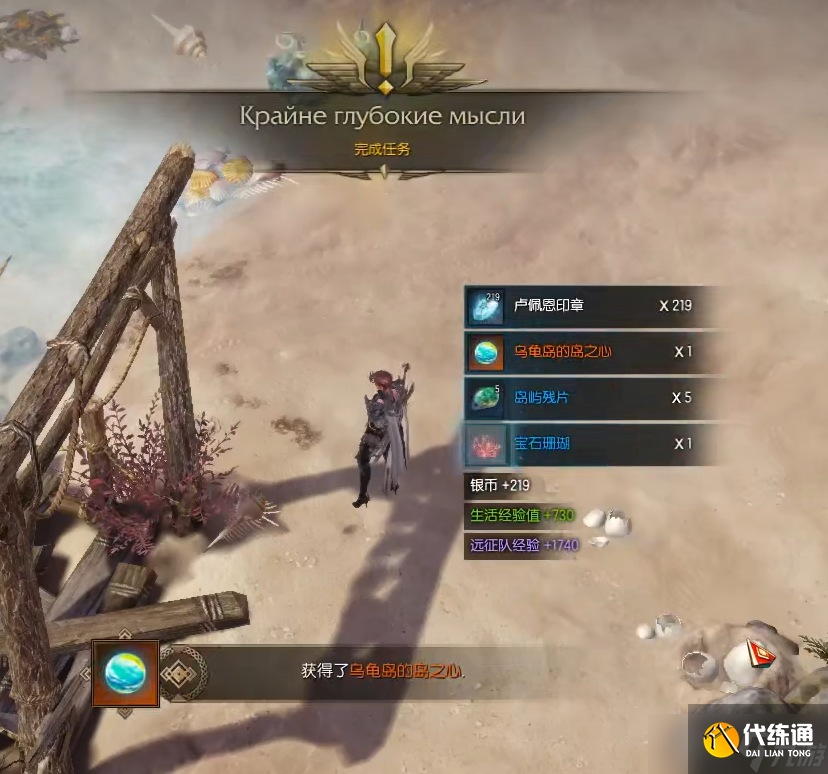Click the 宝石珊瑚 reward entry
Viewport: 828px width, 774px height.
[590, 444]
